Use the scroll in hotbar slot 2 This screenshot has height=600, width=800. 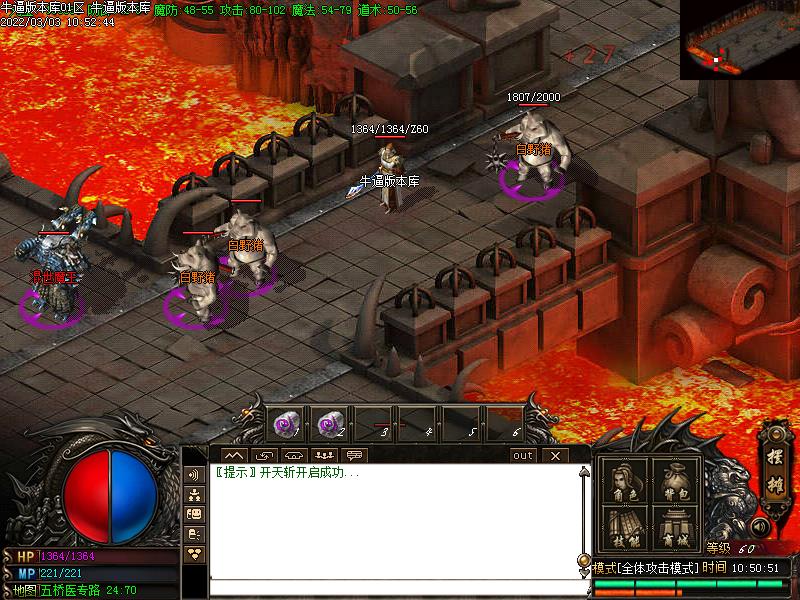click(331, 425)
